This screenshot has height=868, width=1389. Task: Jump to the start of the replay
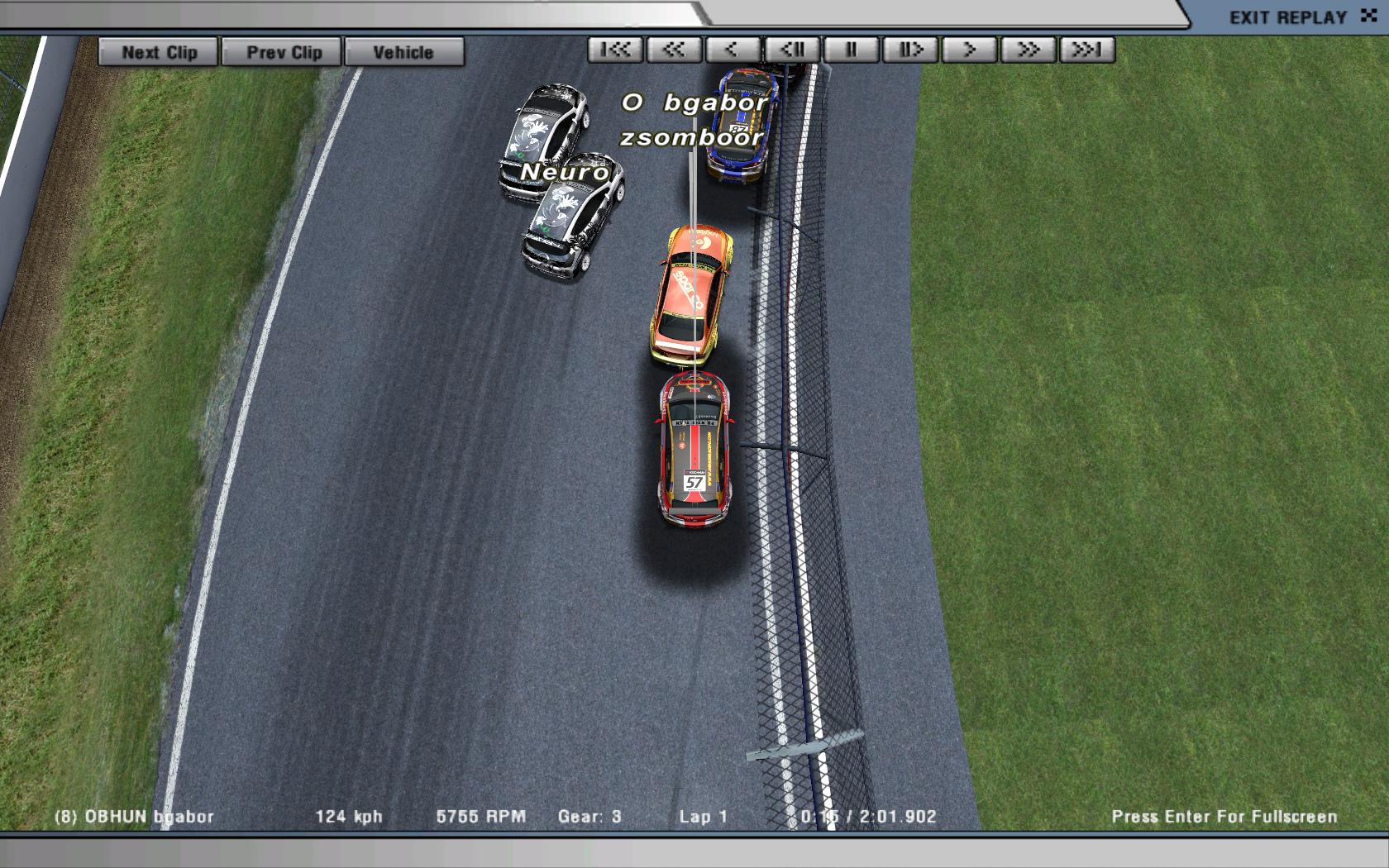[615, 50]
